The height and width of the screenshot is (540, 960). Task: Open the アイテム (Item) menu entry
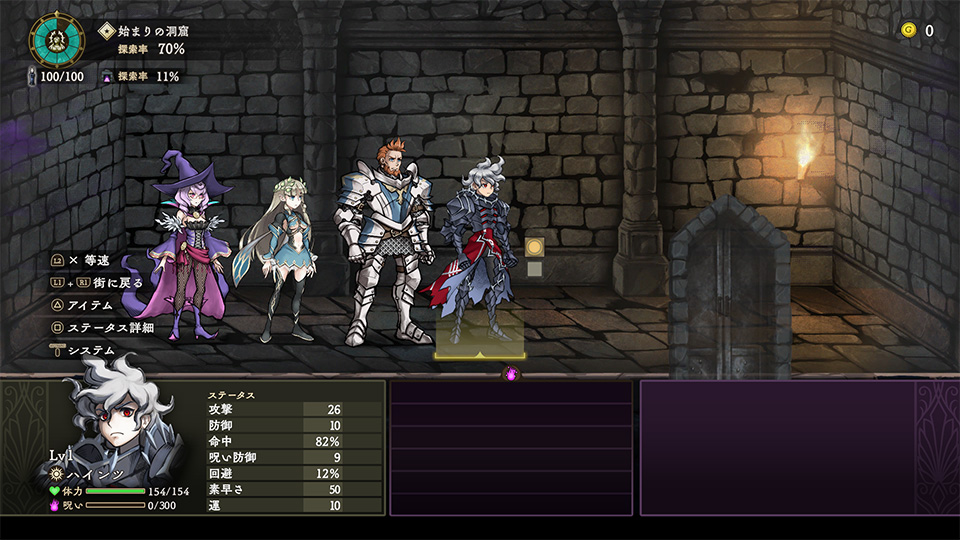pos(90,305)
